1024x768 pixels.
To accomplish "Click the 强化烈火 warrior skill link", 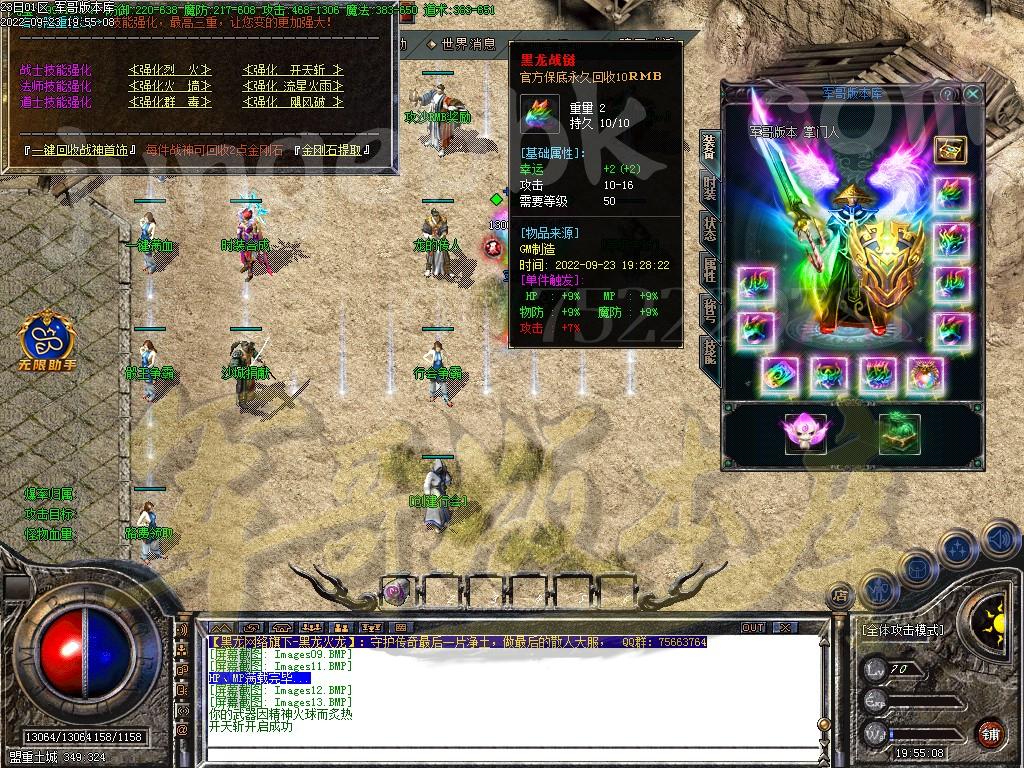I will pos(170,70).
